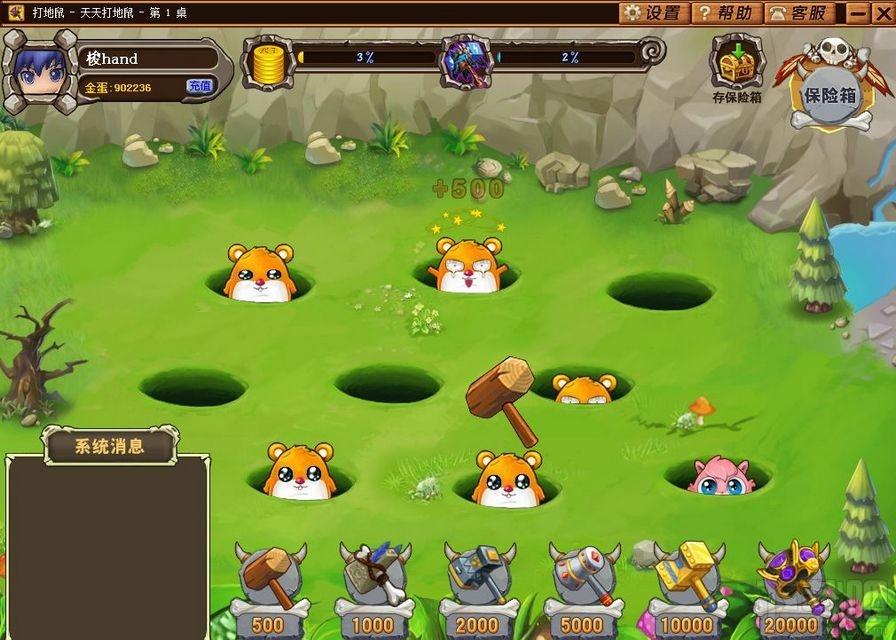Close the game window
Image resolution: width=896 pixels, height=640 pixels.
pos(881,13)
